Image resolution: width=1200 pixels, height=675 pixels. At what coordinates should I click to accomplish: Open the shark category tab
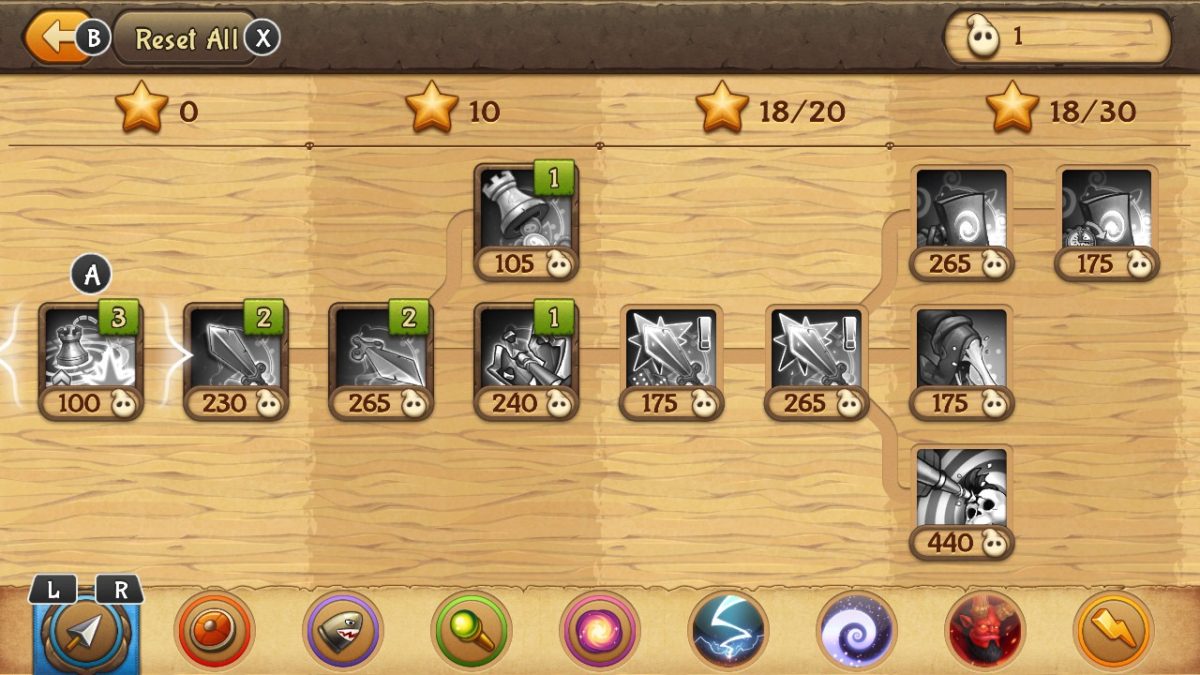(342, 630)
